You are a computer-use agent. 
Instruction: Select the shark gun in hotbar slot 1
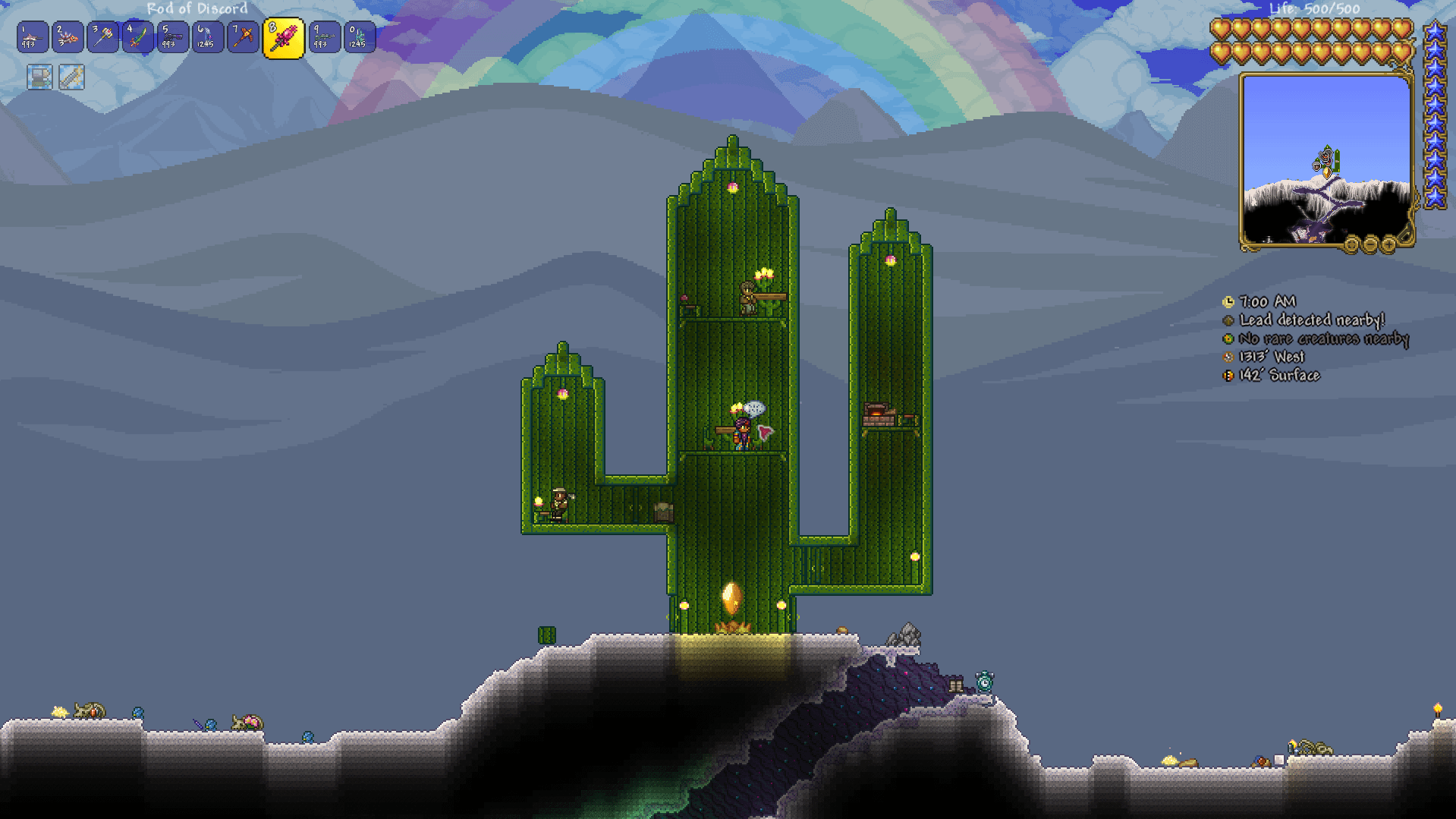tap(33, 37)
